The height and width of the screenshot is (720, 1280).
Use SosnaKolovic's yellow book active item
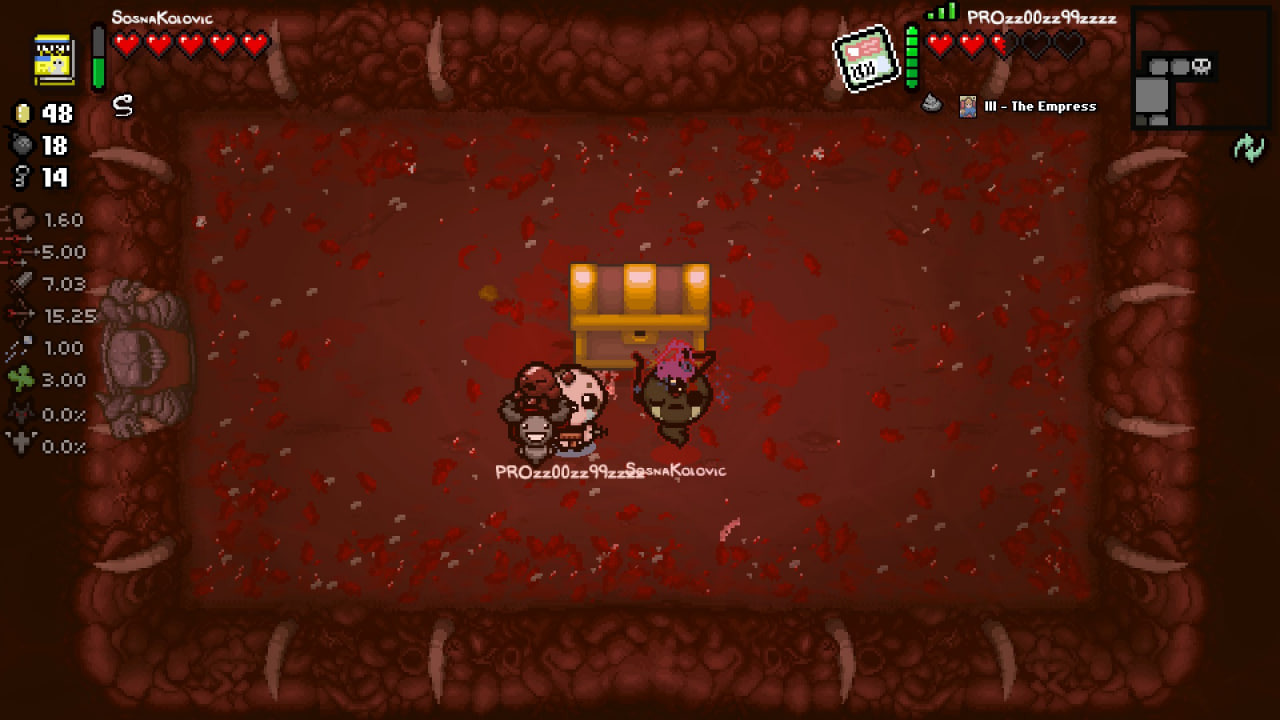54,58
